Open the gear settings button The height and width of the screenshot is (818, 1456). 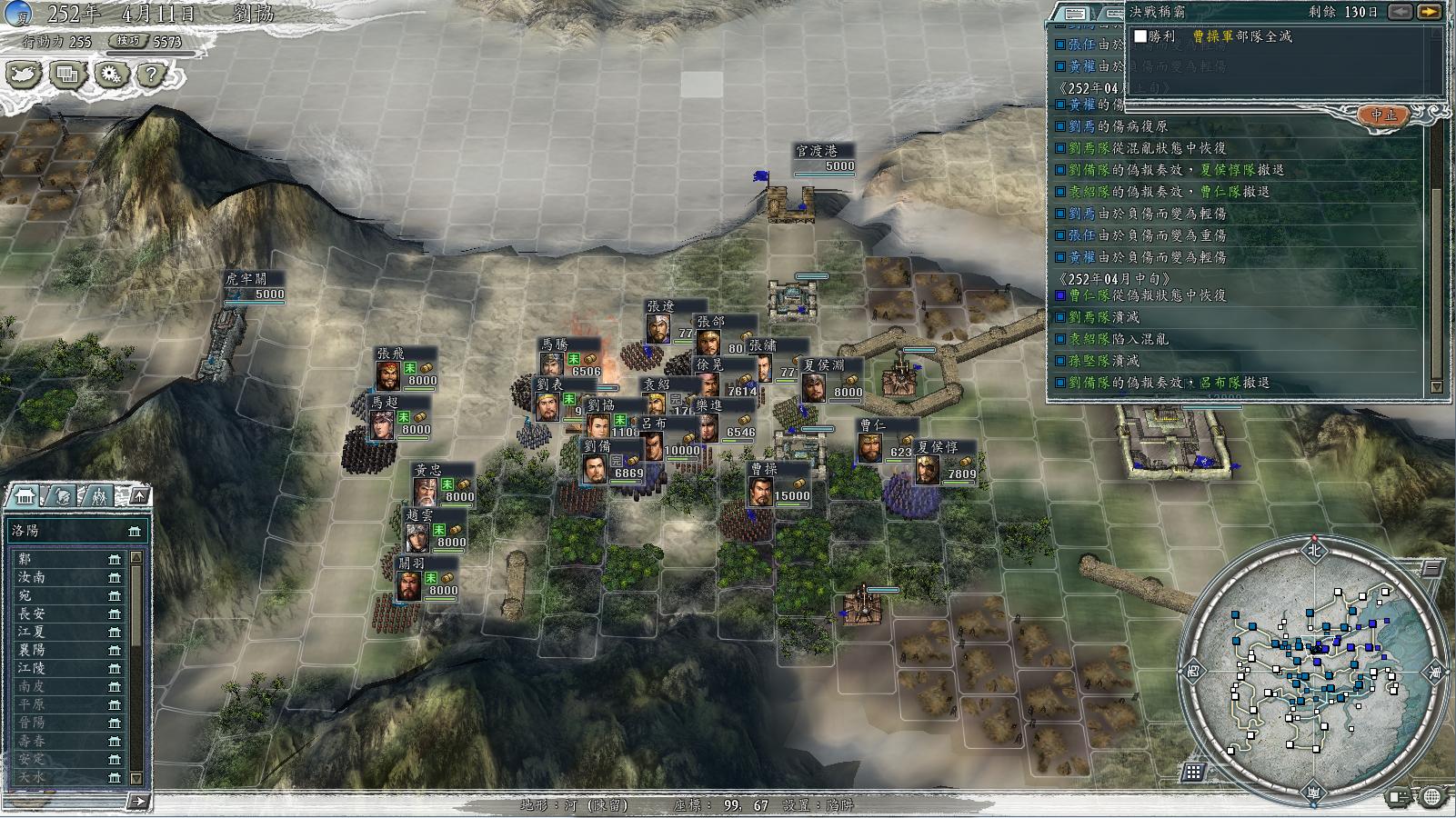pos(110,75)
